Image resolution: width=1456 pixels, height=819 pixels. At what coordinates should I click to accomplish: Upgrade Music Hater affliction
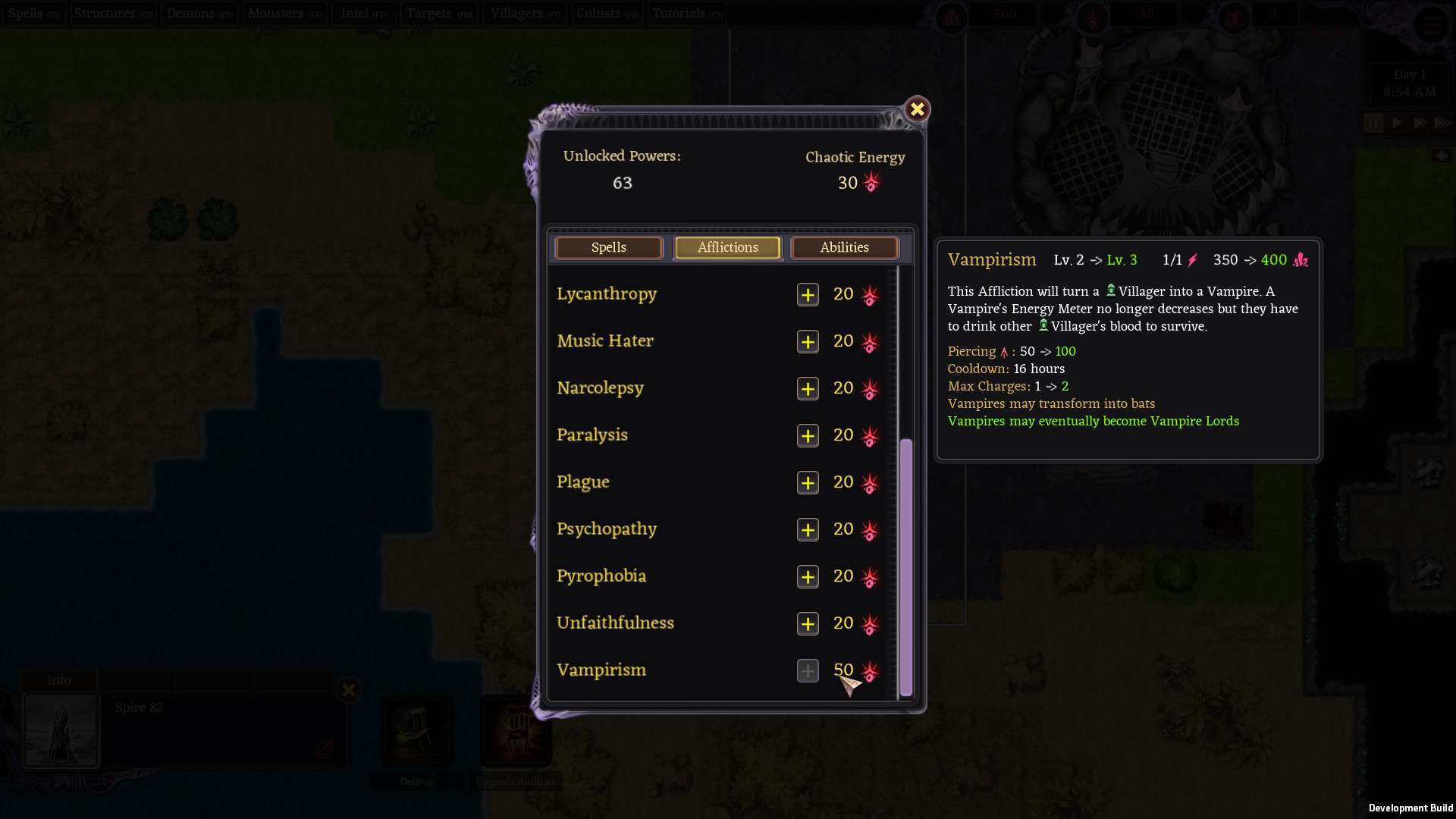(808, 342)
